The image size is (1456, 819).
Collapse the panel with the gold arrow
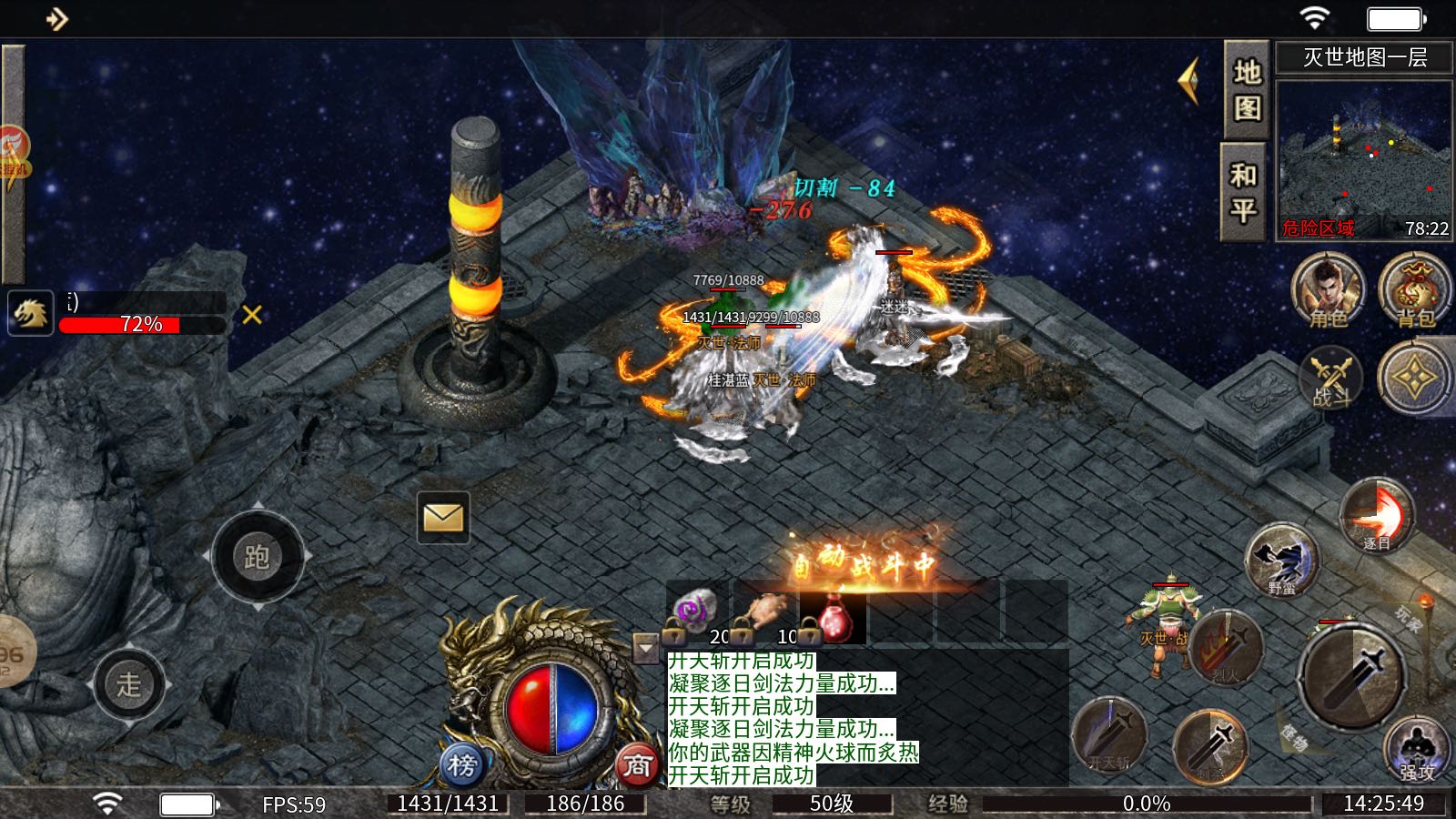(1188, 81)
